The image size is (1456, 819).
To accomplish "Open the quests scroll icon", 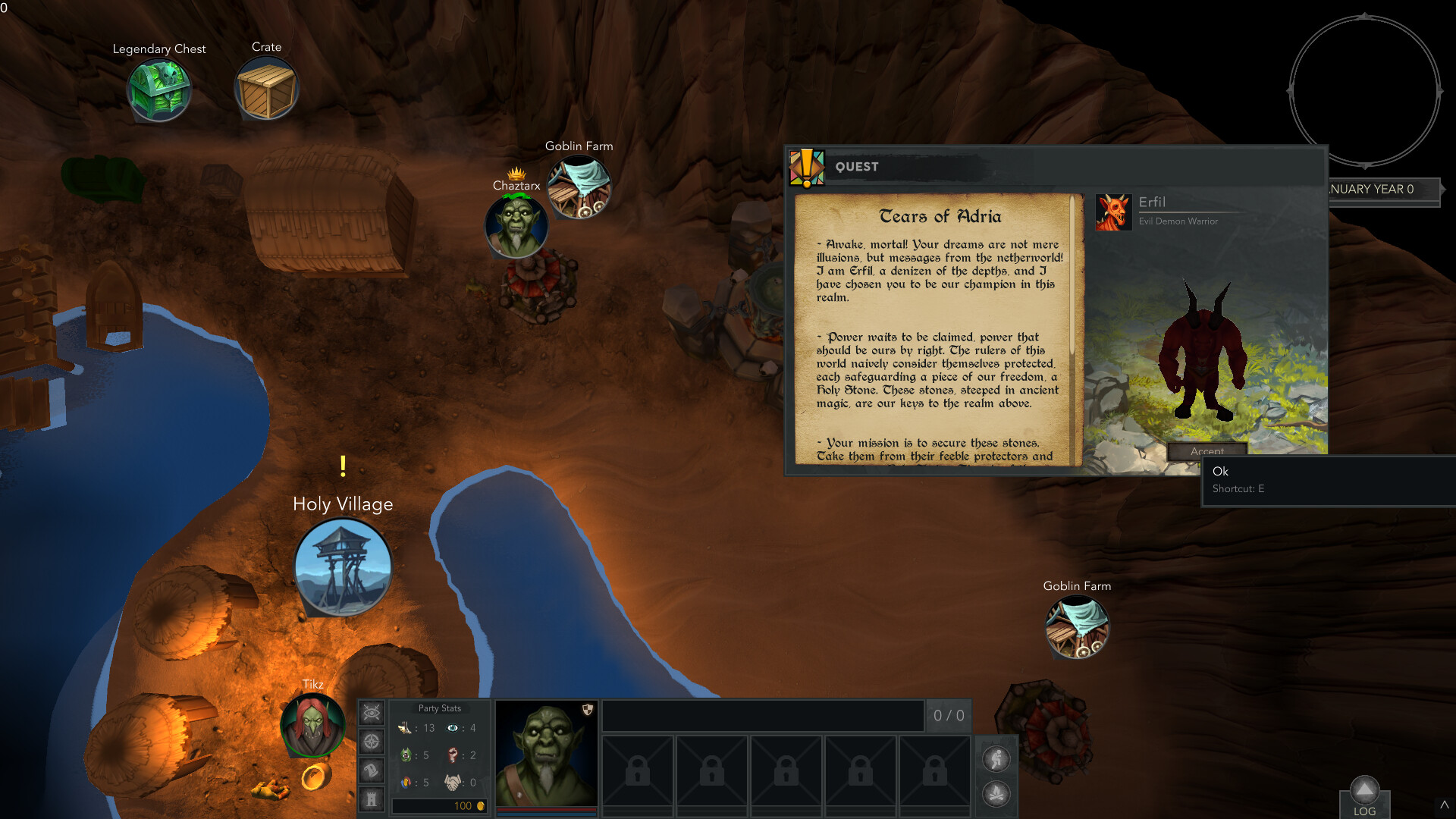I will click(371, 771).
